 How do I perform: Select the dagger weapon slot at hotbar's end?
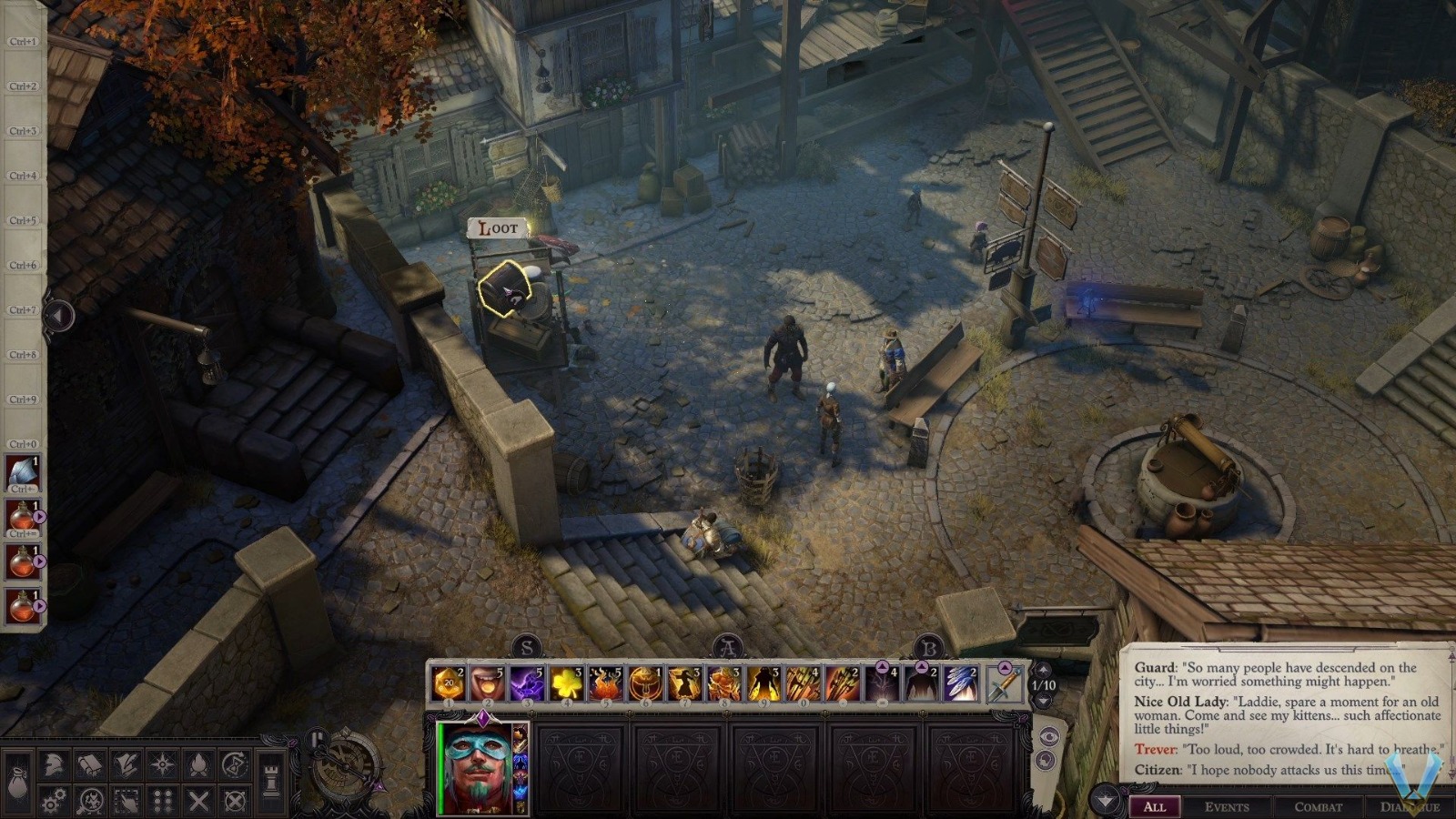point(1004,685)
